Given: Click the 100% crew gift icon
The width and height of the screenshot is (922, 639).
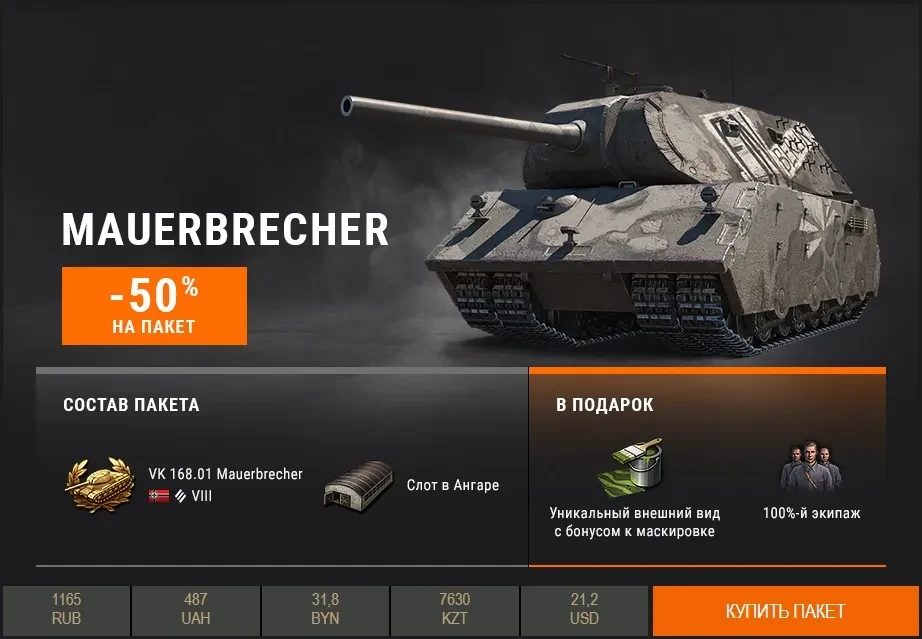Looking at the screenshot, I should (811, 468).
